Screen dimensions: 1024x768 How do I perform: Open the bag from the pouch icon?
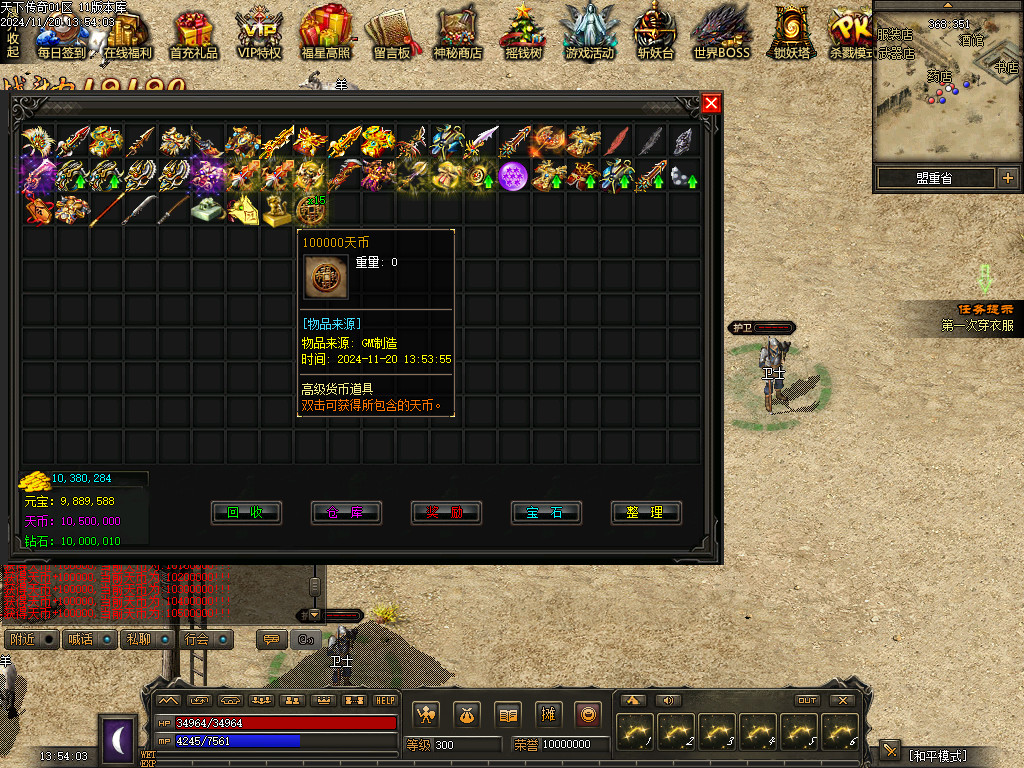(467, 714)
